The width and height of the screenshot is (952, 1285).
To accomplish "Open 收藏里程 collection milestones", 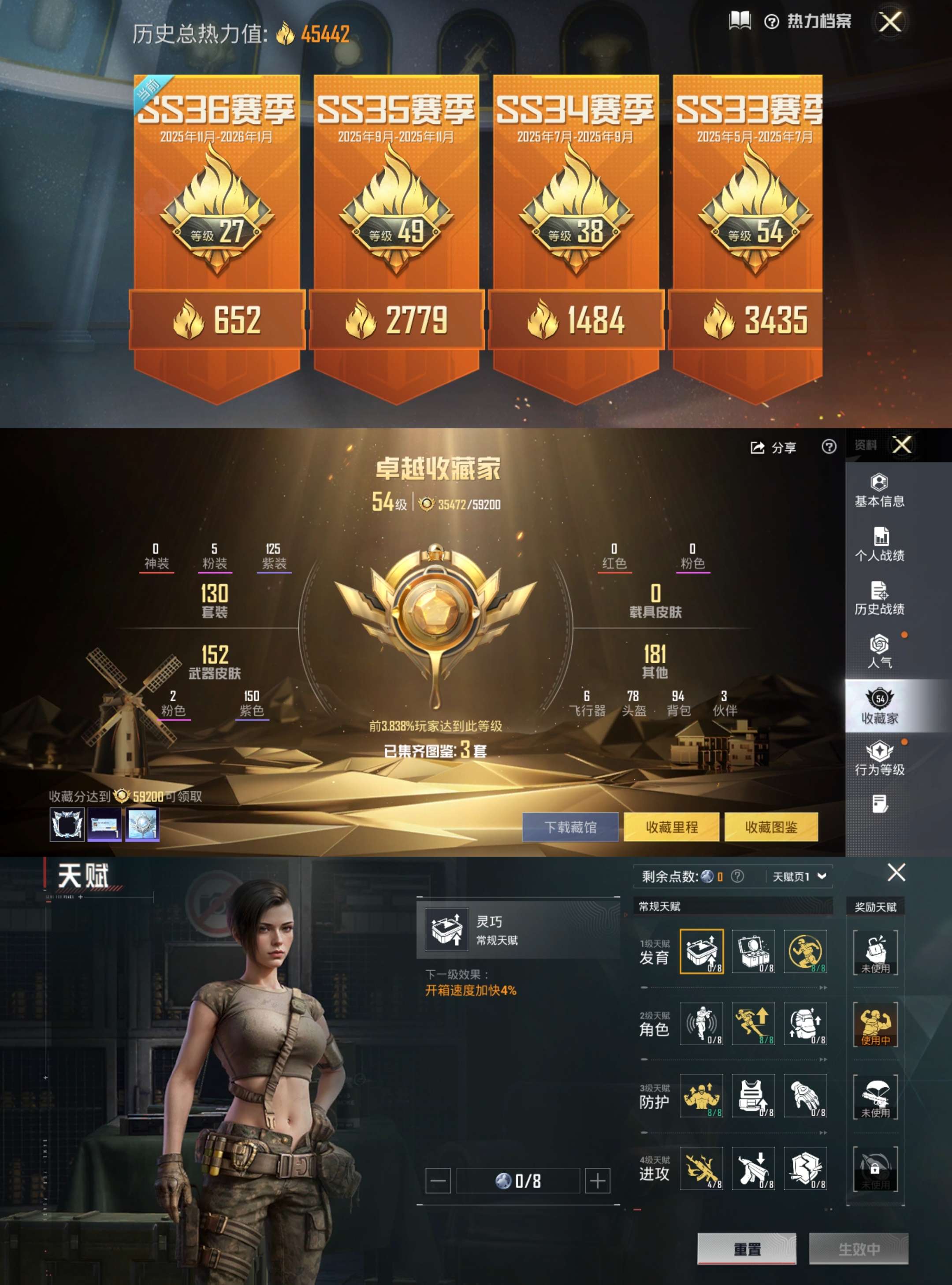I will (671, 827).
